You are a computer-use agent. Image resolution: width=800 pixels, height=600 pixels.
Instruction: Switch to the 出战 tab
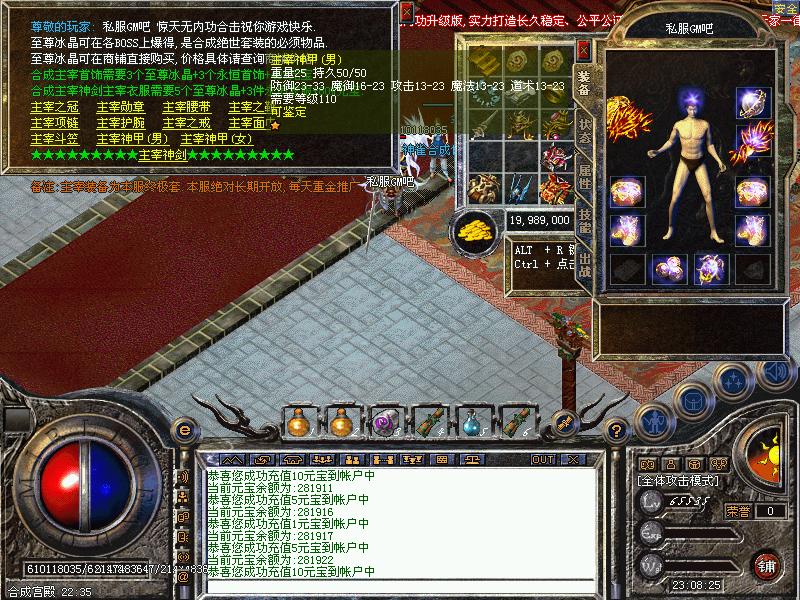point(585,268)
